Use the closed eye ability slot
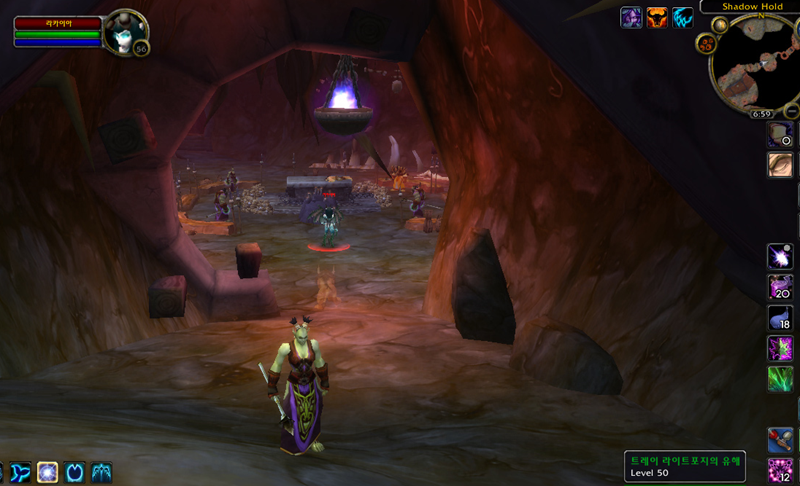 (x=780, y=165)
